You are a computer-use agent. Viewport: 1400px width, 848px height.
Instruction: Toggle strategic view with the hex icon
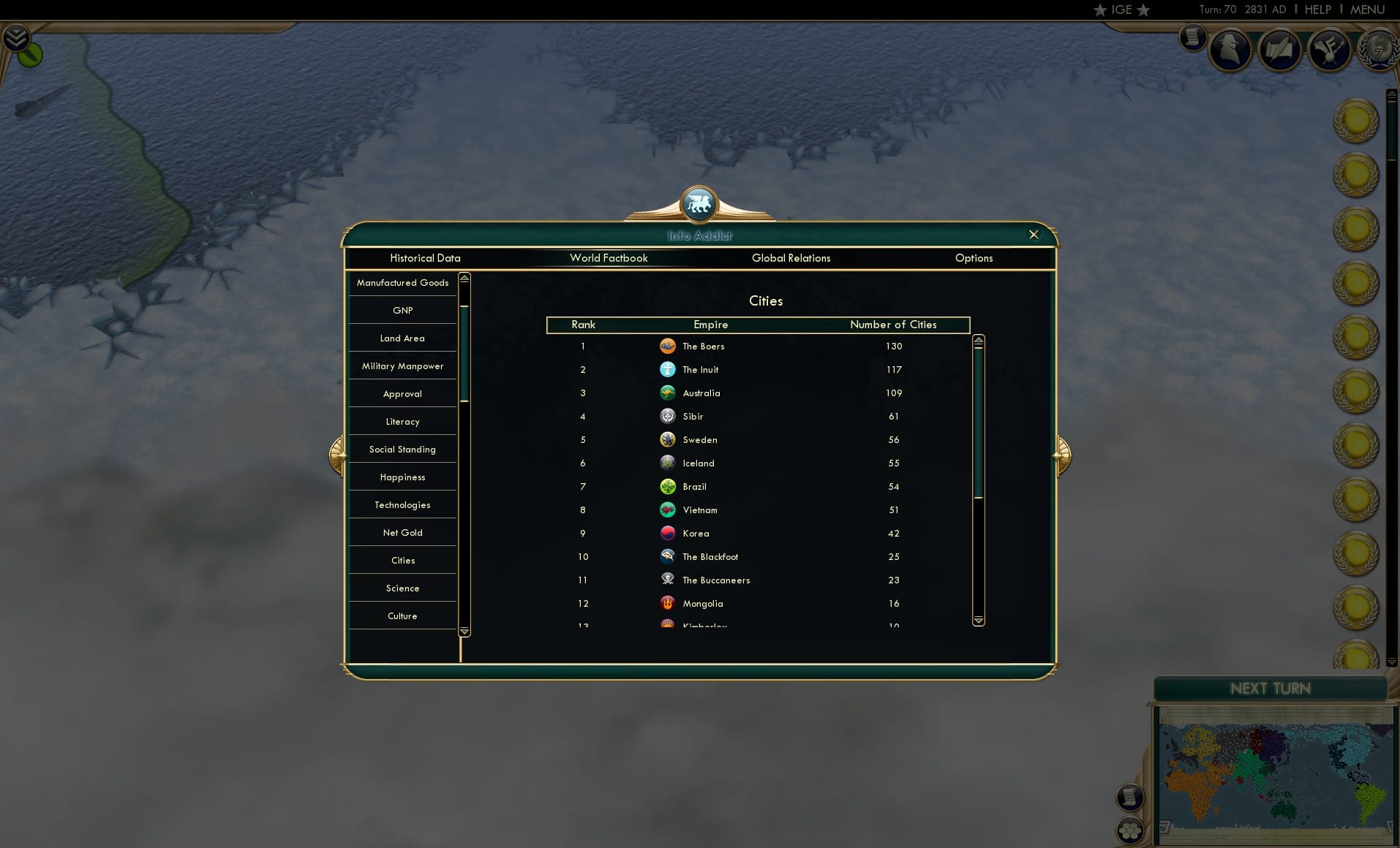click(1130, 831)
